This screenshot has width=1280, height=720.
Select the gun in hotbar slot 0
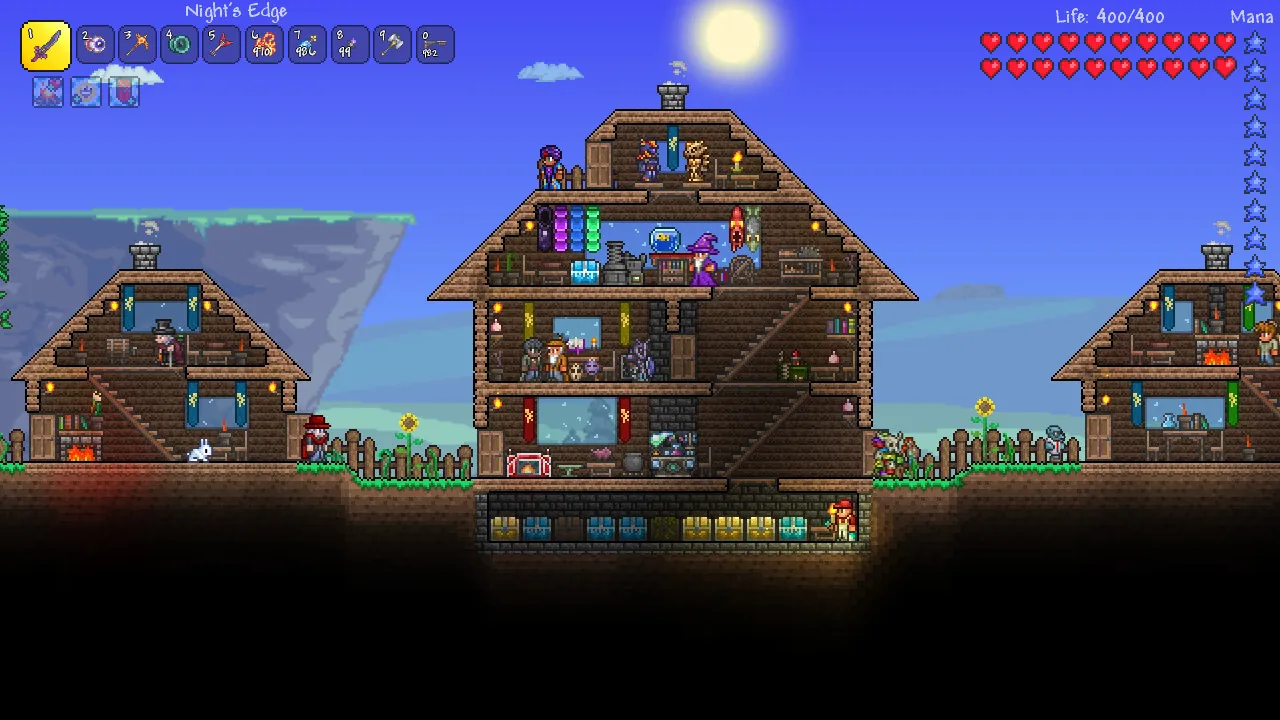coord(434,44)
